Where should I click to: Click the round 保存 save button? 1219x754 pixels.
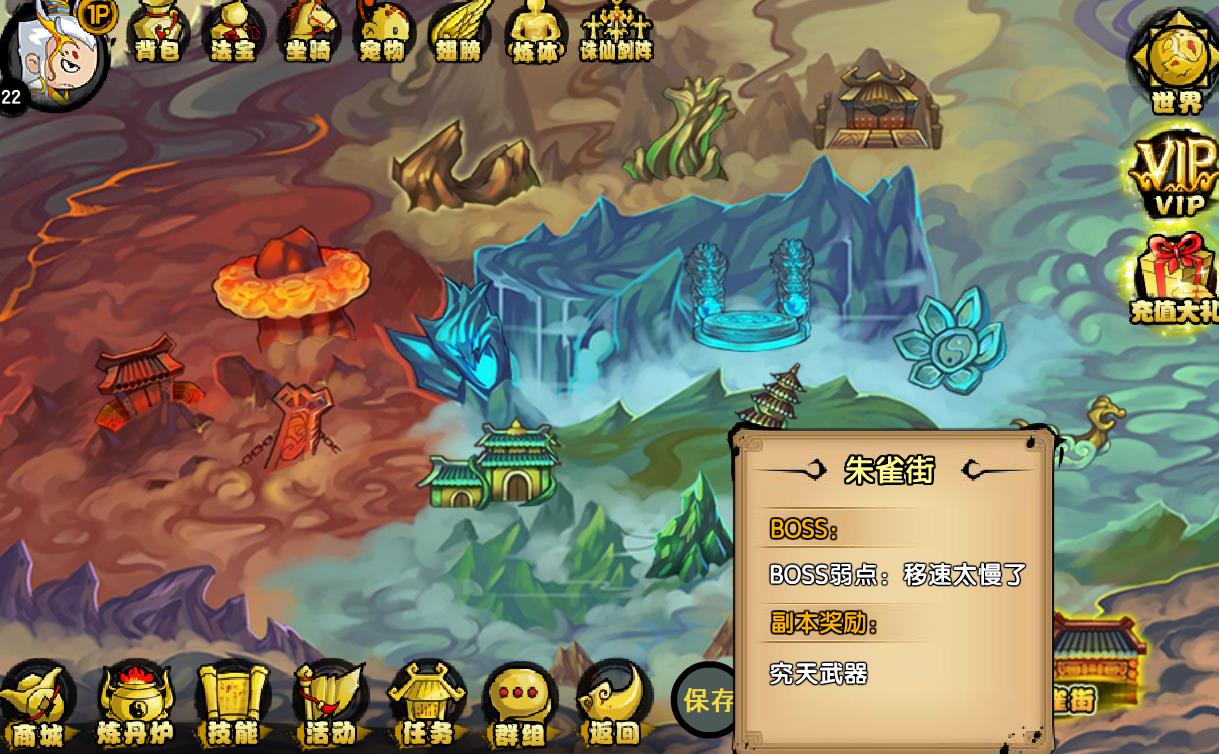706,700
